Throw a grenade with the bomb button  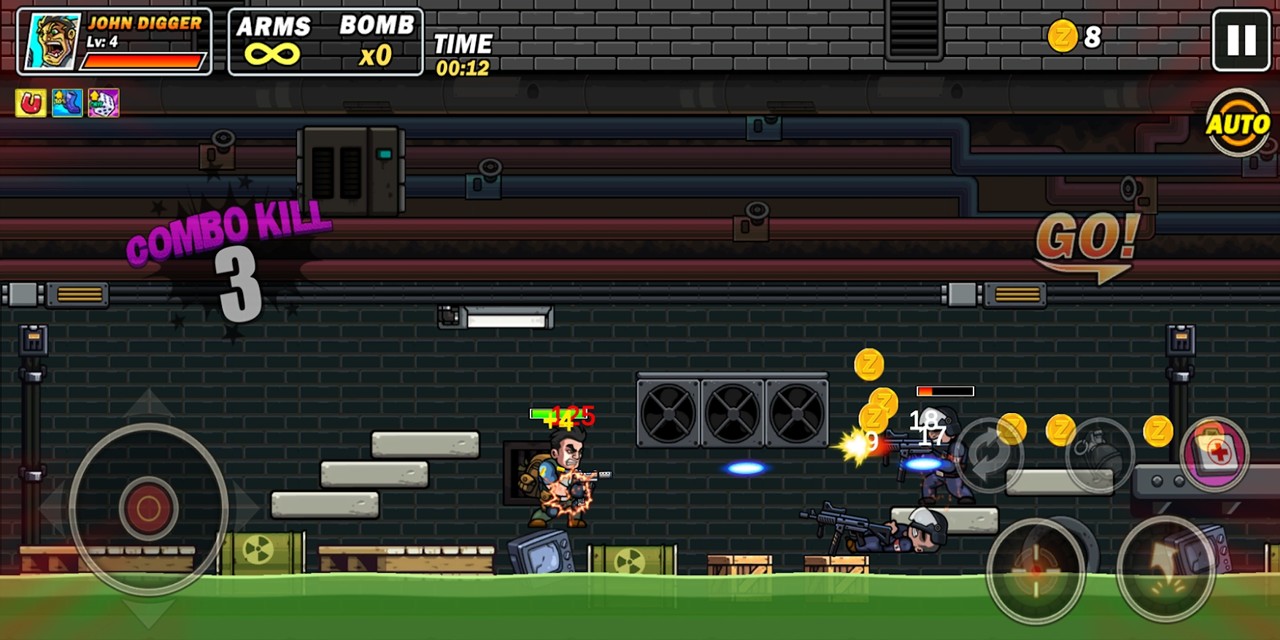click(1100, 454)
